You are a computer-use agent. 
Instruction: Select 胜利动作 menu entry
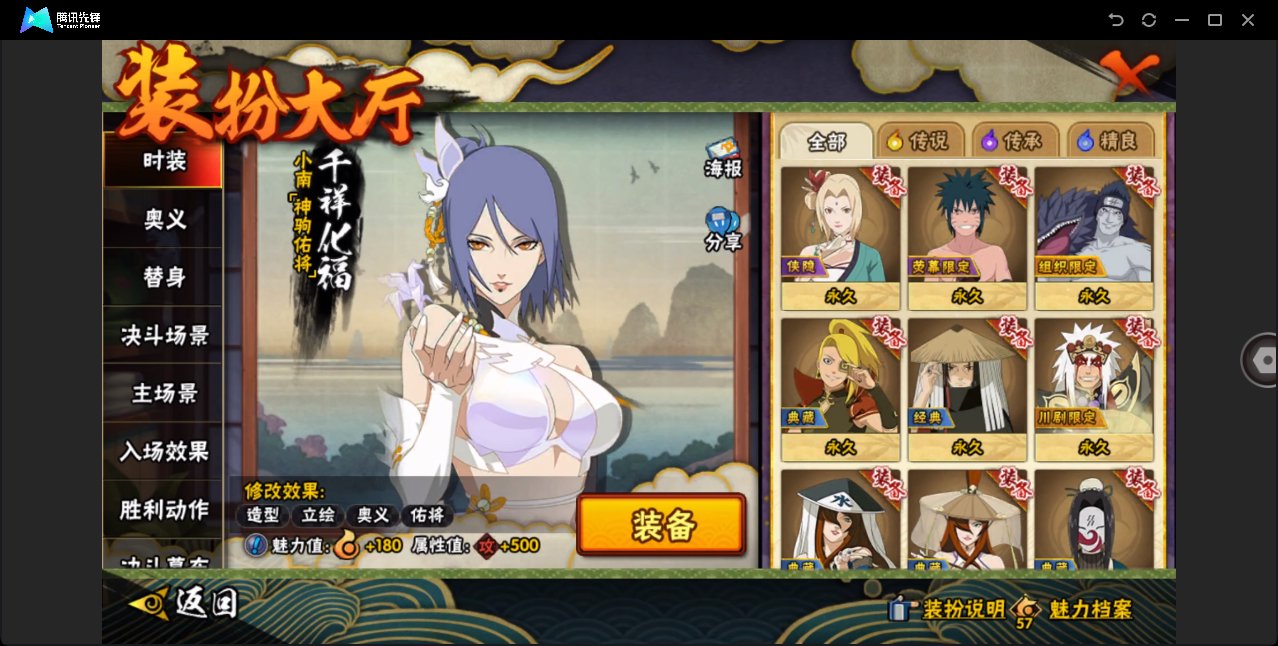tap(163, 509)
